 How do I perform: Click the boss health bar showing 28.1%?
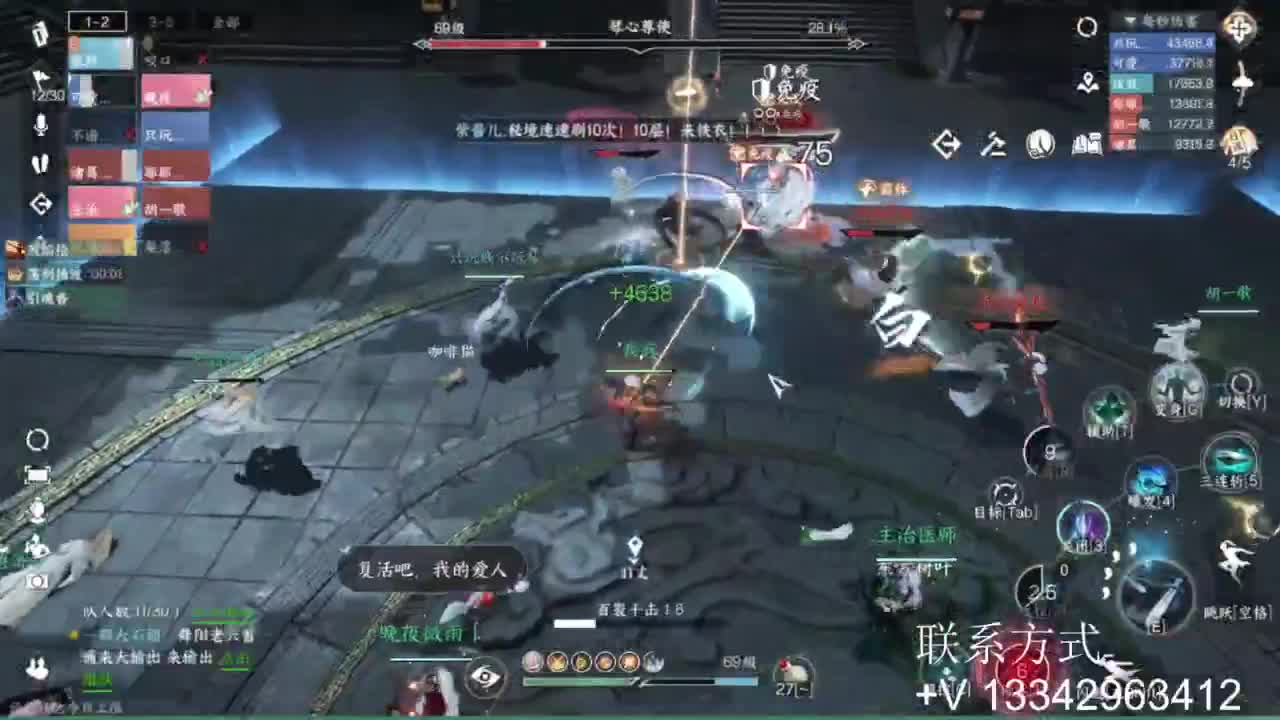(640, 44)
